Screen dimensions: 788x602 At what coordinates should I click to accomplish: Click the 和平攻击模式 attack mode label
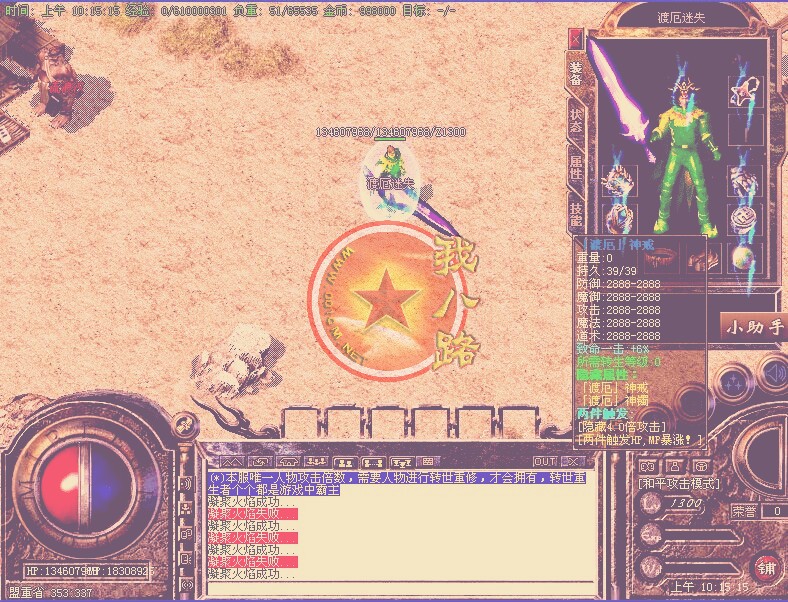[678, 483]
